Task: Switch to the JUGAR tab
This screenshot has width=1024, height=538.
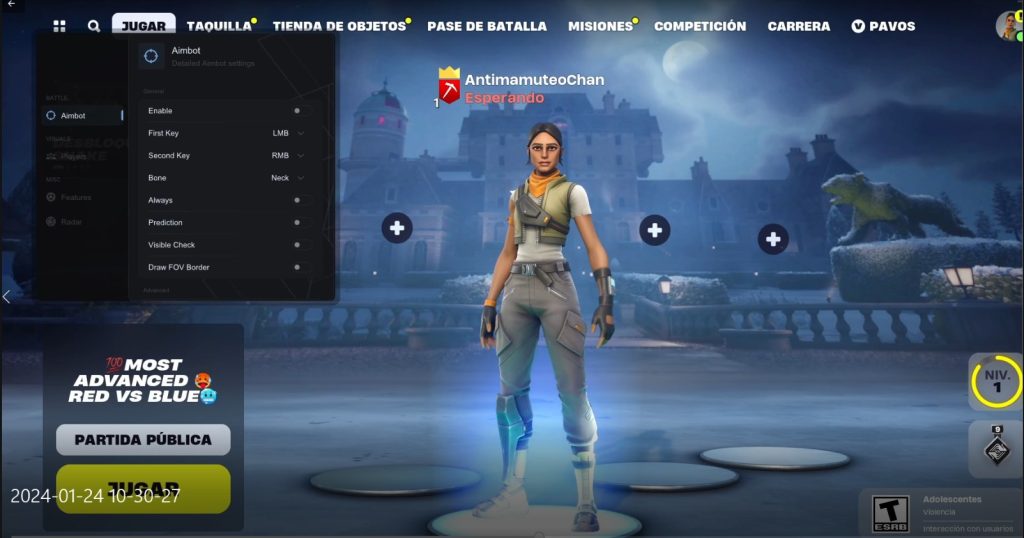Action: tap(143, 26)
